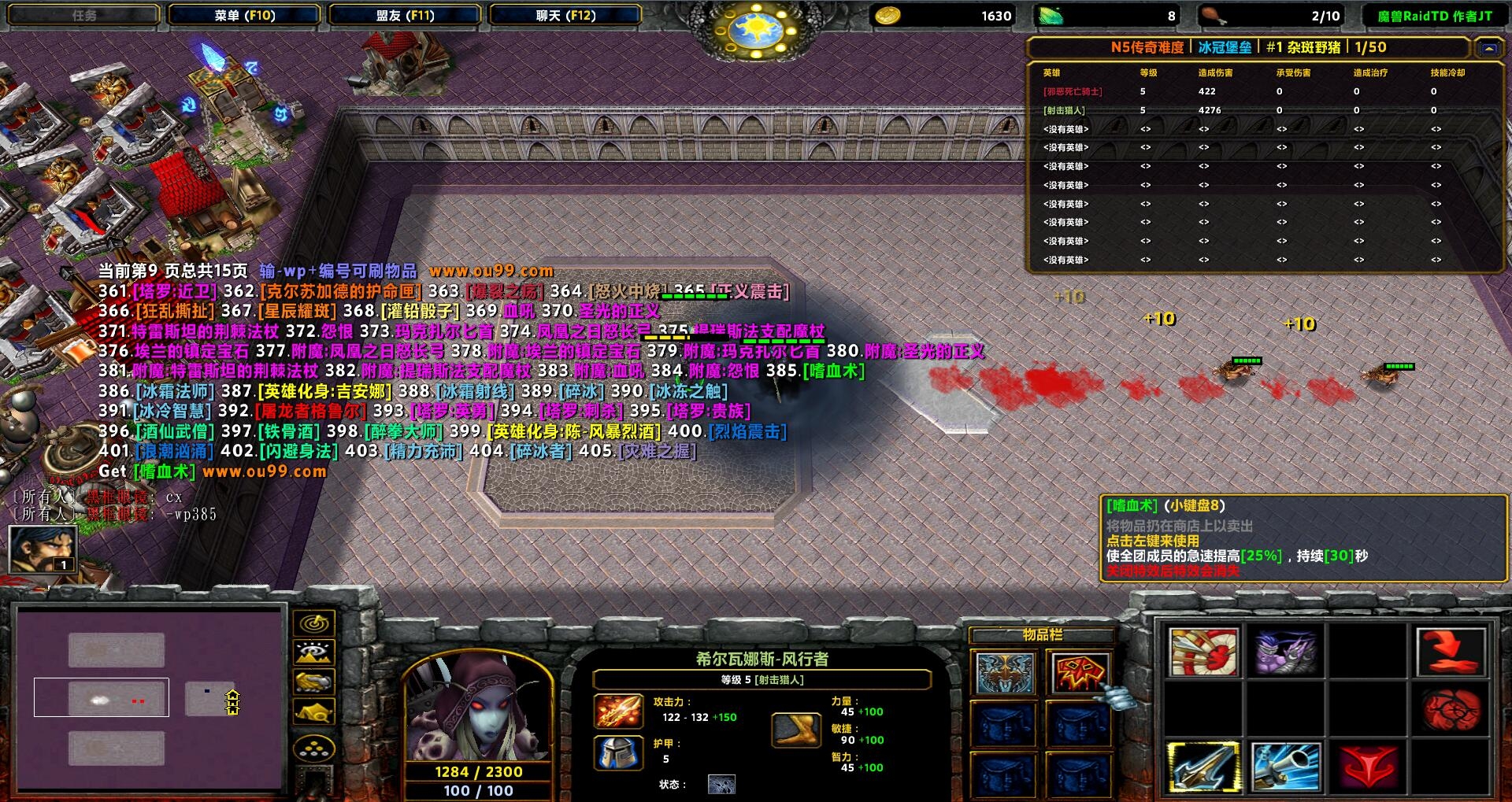The image size is (1512, 802).
Task: Activate the blue cannon barrel ability
Action: 1286,767
